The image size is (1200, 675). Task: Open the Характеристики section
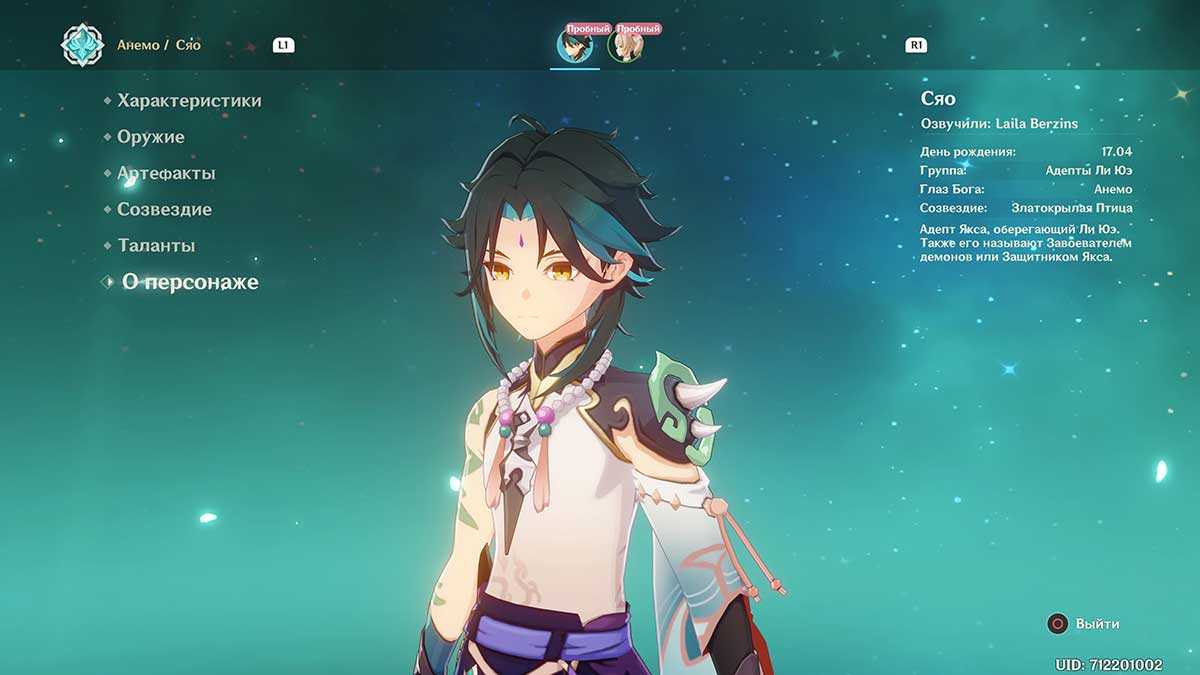(x=188, y=101)
